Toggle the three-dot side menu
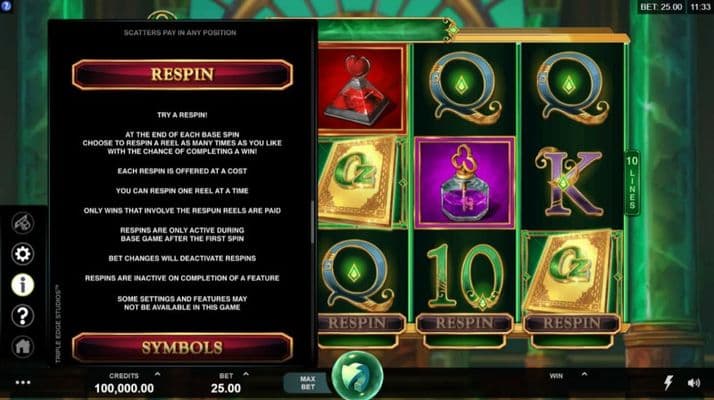Viewport: 714px width, 400px height. click(23, 383)
